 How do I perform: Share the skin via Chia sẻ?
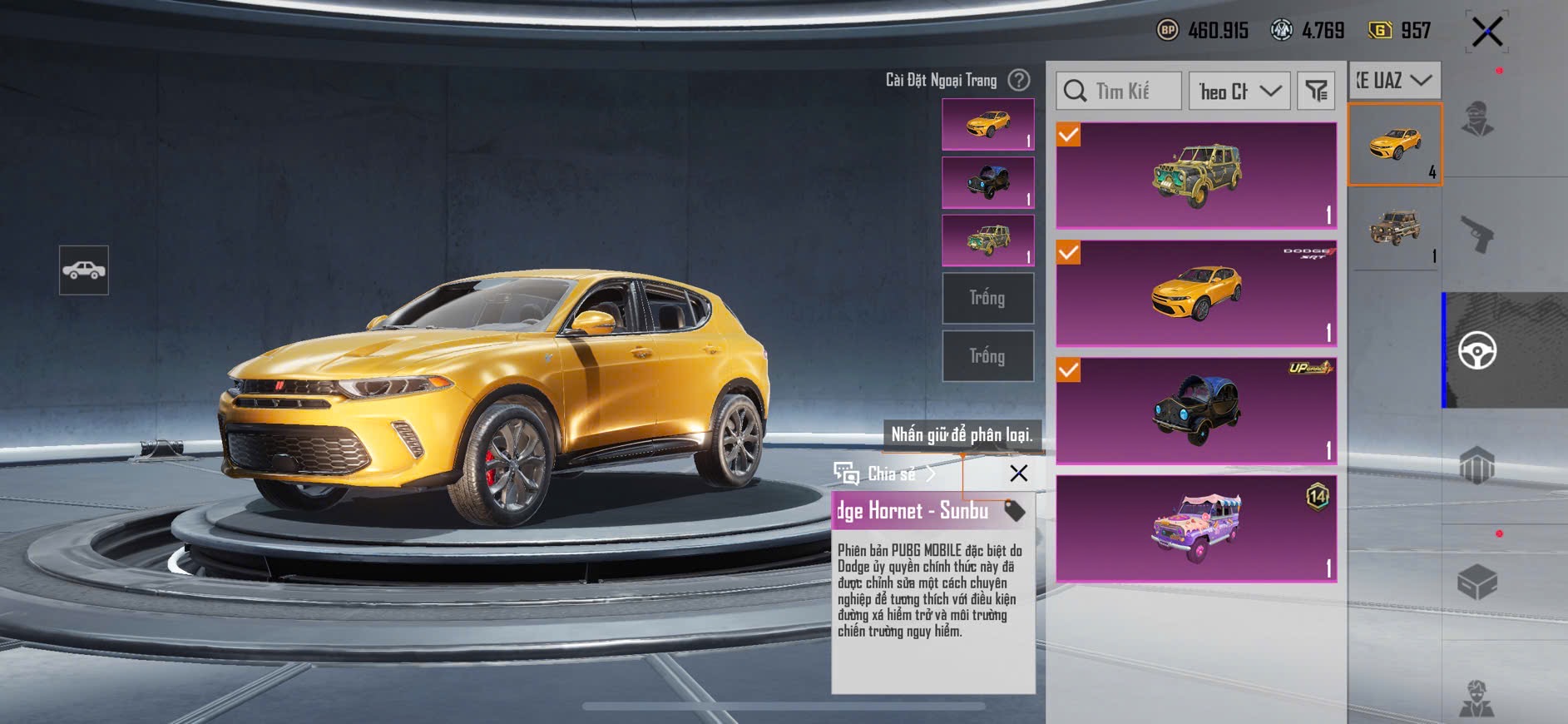pyautogui.click(x=886, y=474)
